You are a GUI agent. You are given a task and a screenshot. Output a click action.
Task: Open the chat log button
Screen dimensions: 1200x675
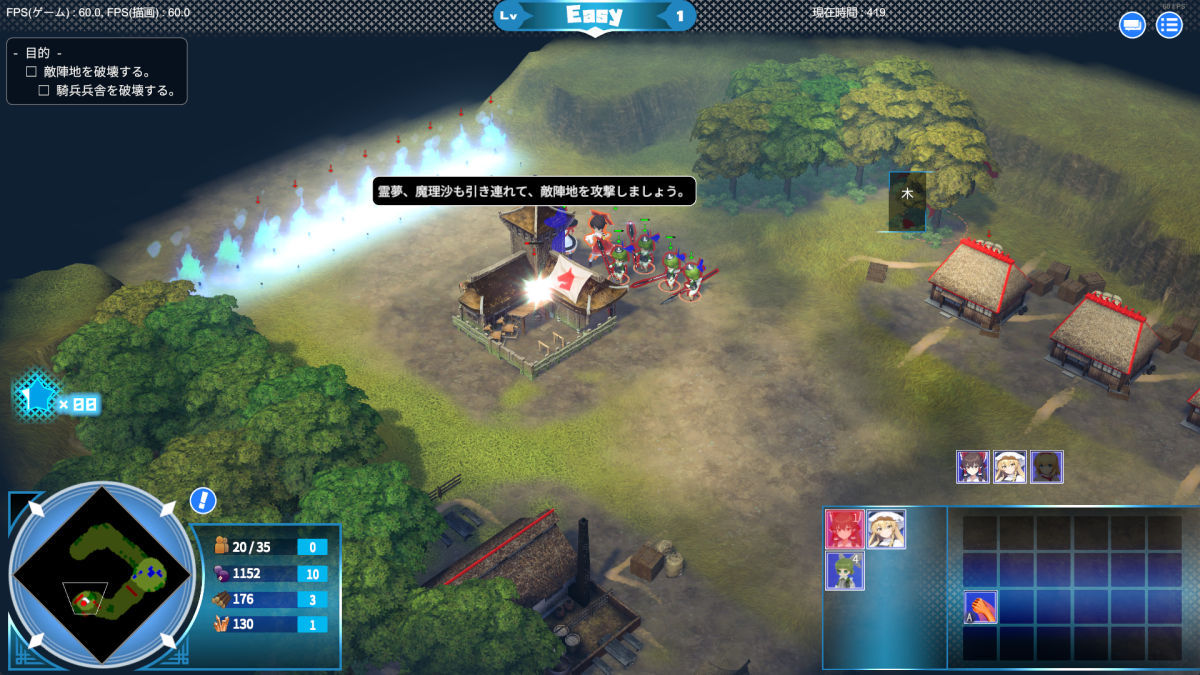pyautogui.click(x=1132, y=25)
